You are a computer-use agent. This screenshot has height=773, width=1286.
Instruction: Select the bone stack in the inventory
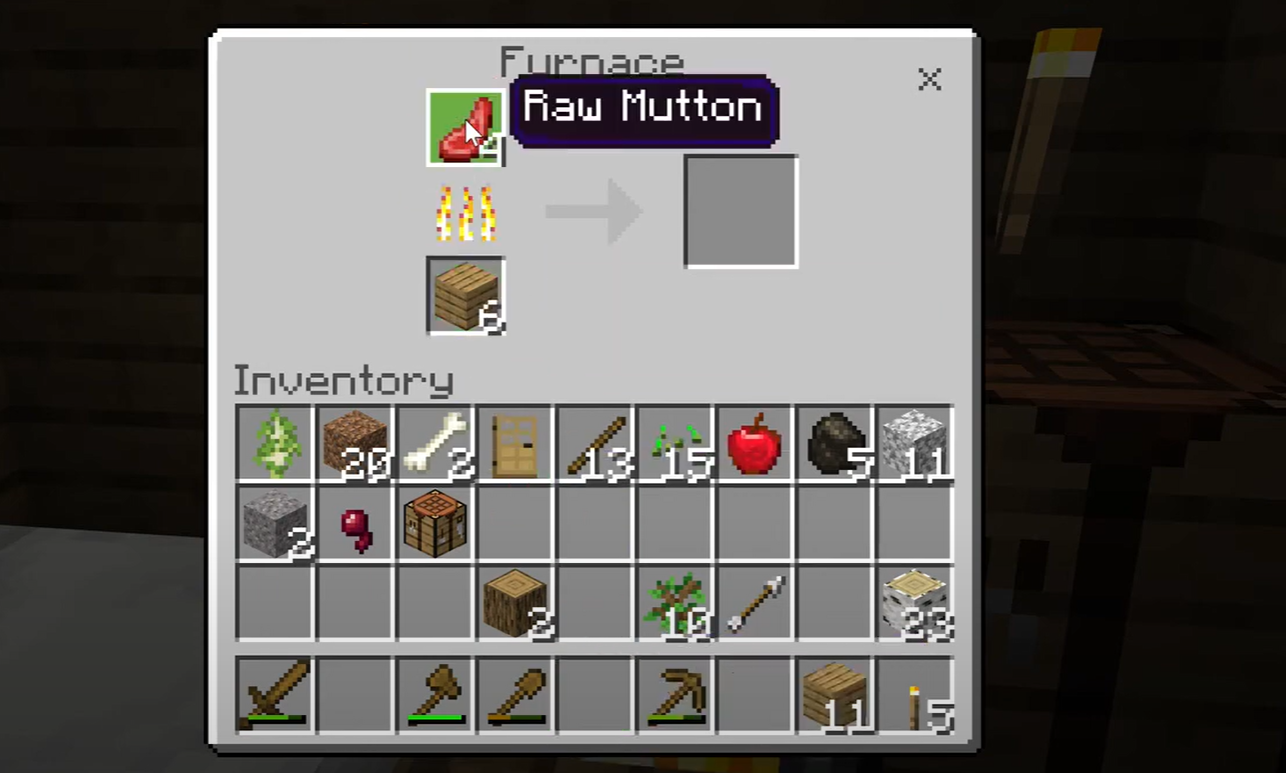coord(435,443)
